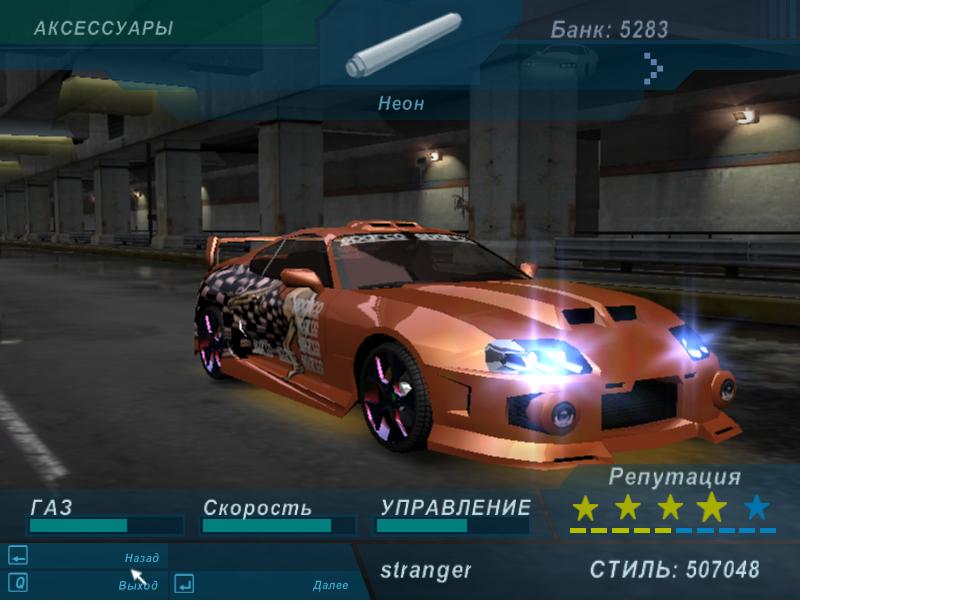Continue with the Далее button
The height and width of the screenshot is (613, 958).
330,585
